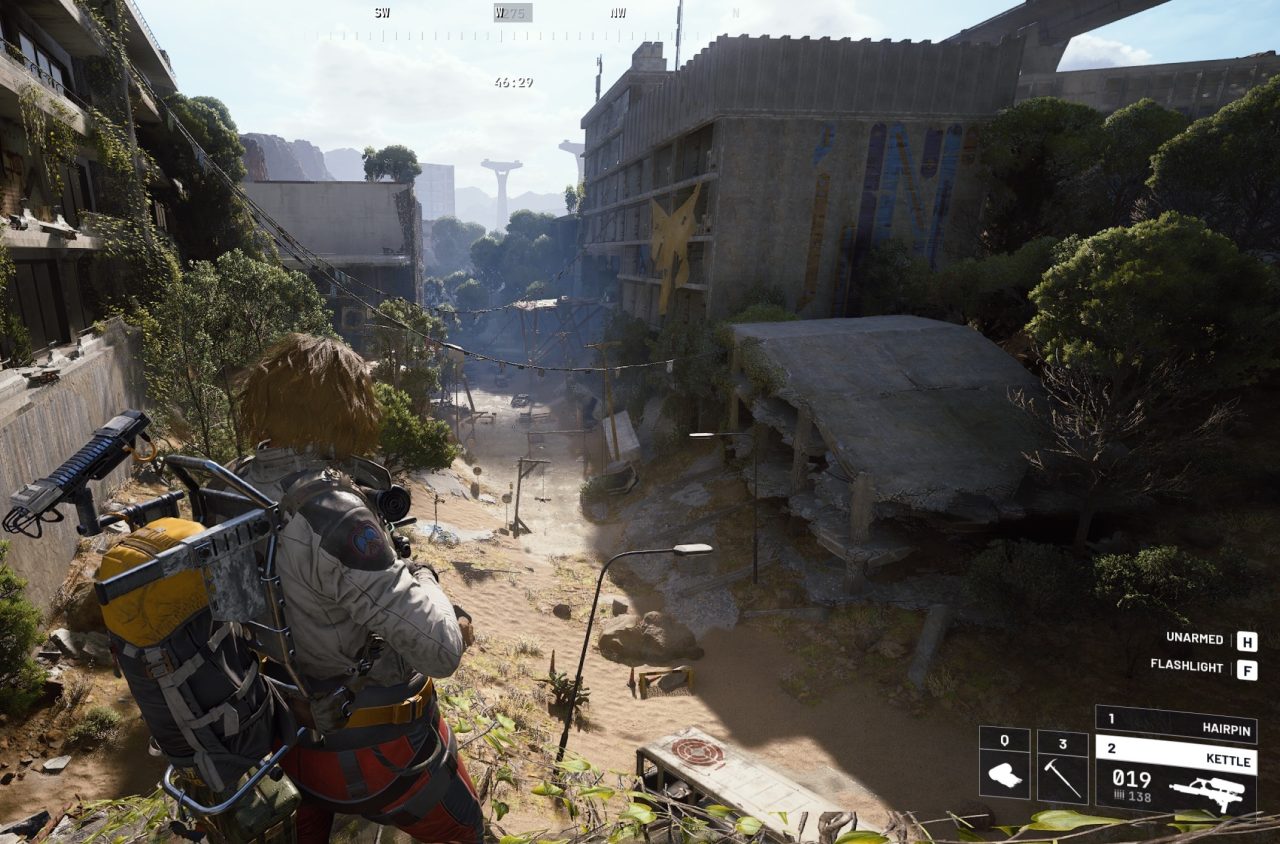Choose the Kettle weapon slot

tap(1176, 777)
